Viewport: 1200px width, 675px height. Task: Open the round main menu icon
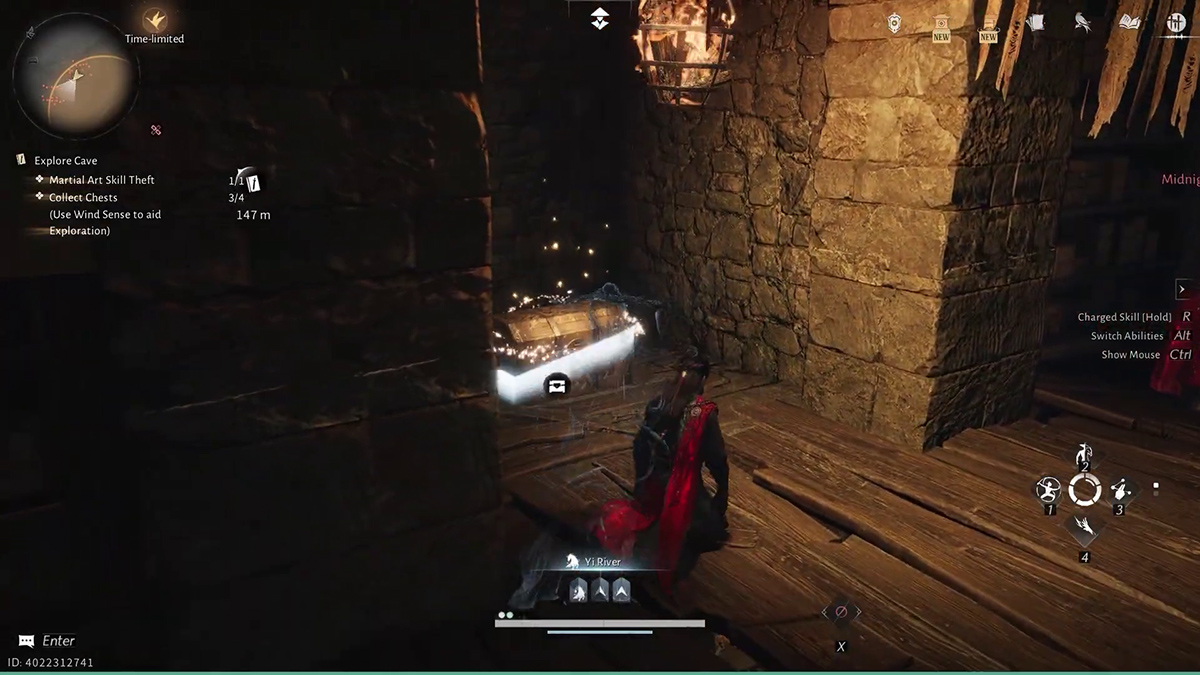(1176, 22)
